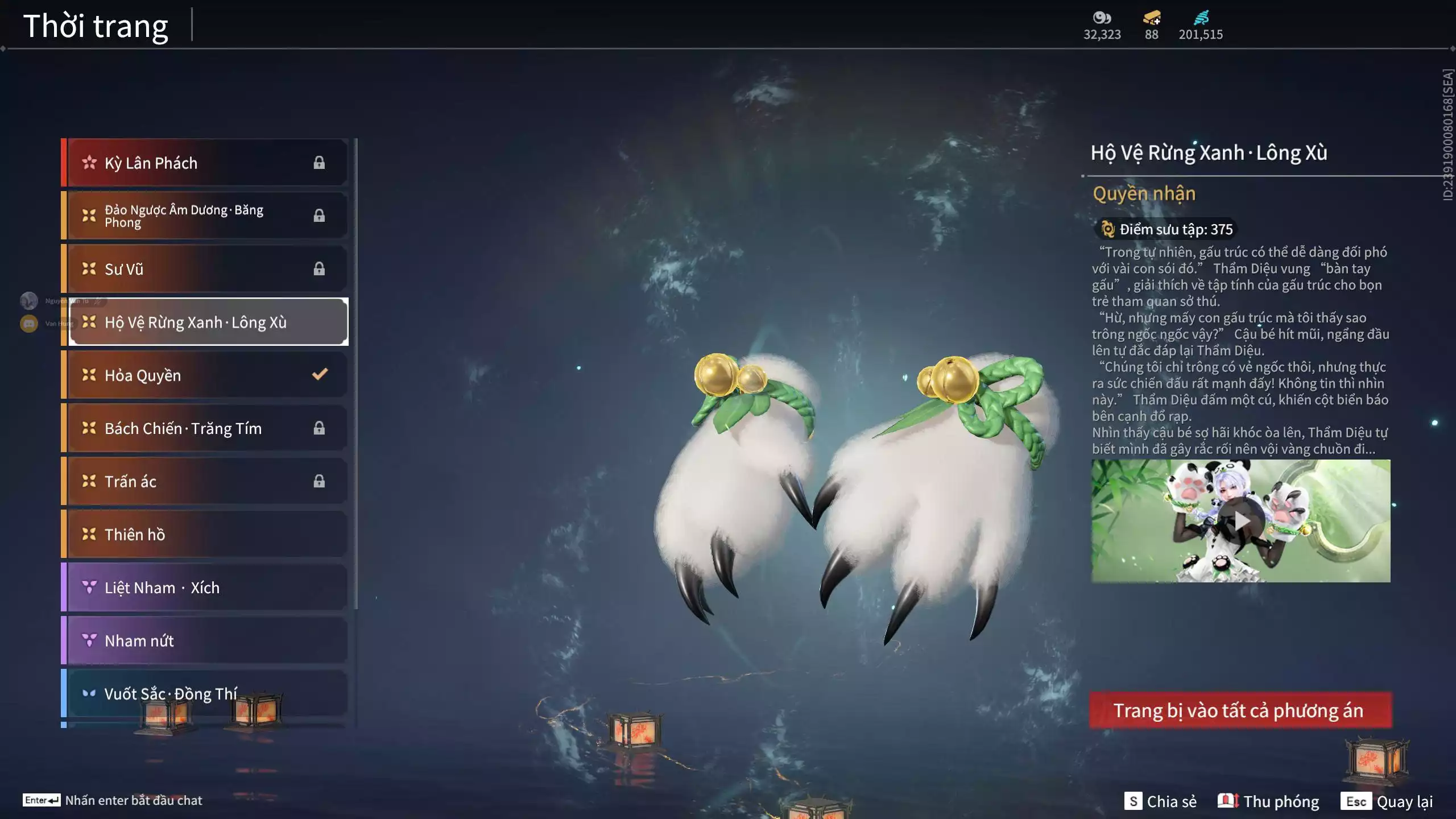Viewport: 1456px width, 819px height.
Task: Click the lock icon on Sư Vũ entry
Action: pos(319,268)
